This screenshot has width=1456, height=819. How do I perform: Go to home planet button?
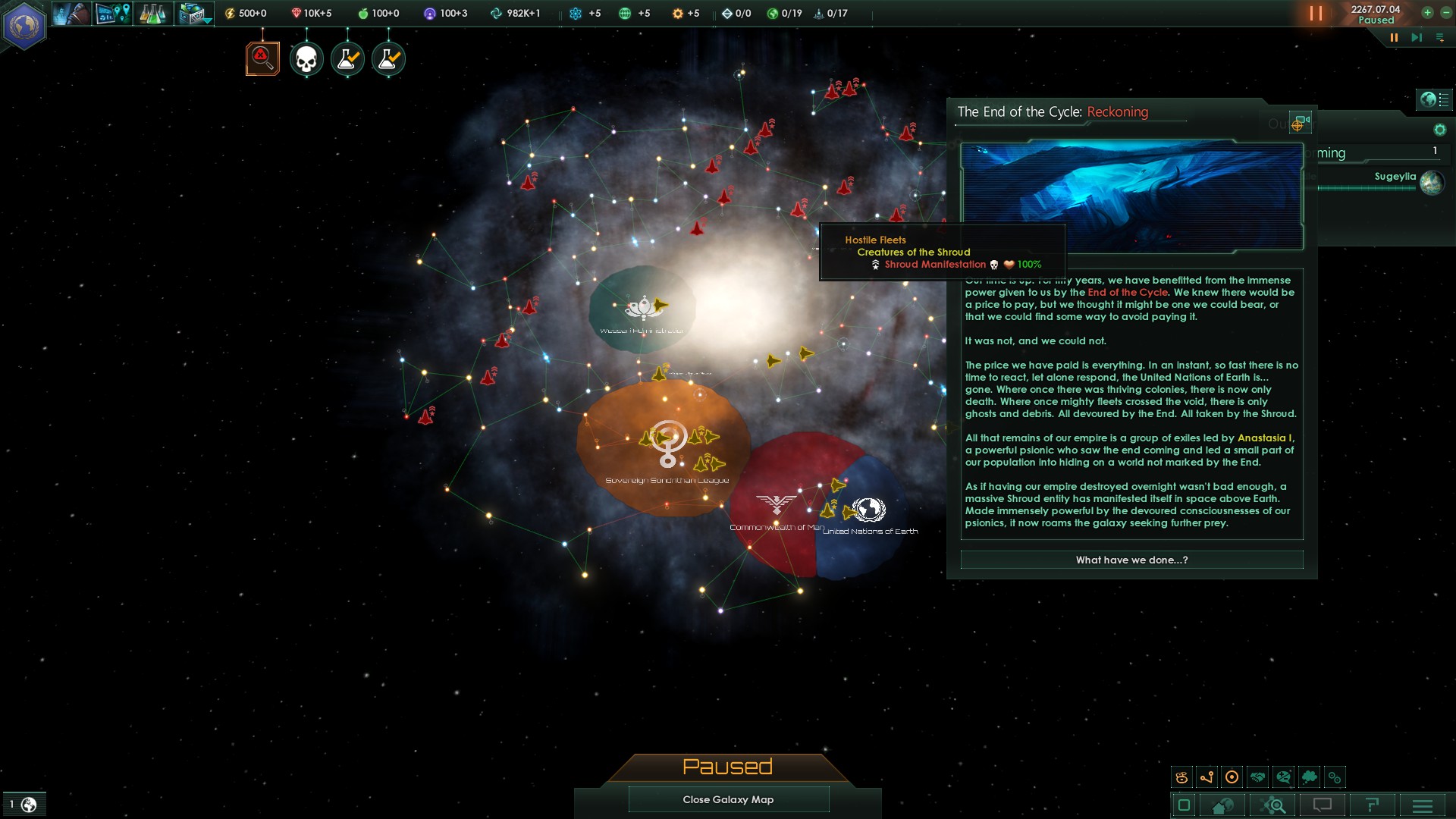coord(1222,805)
